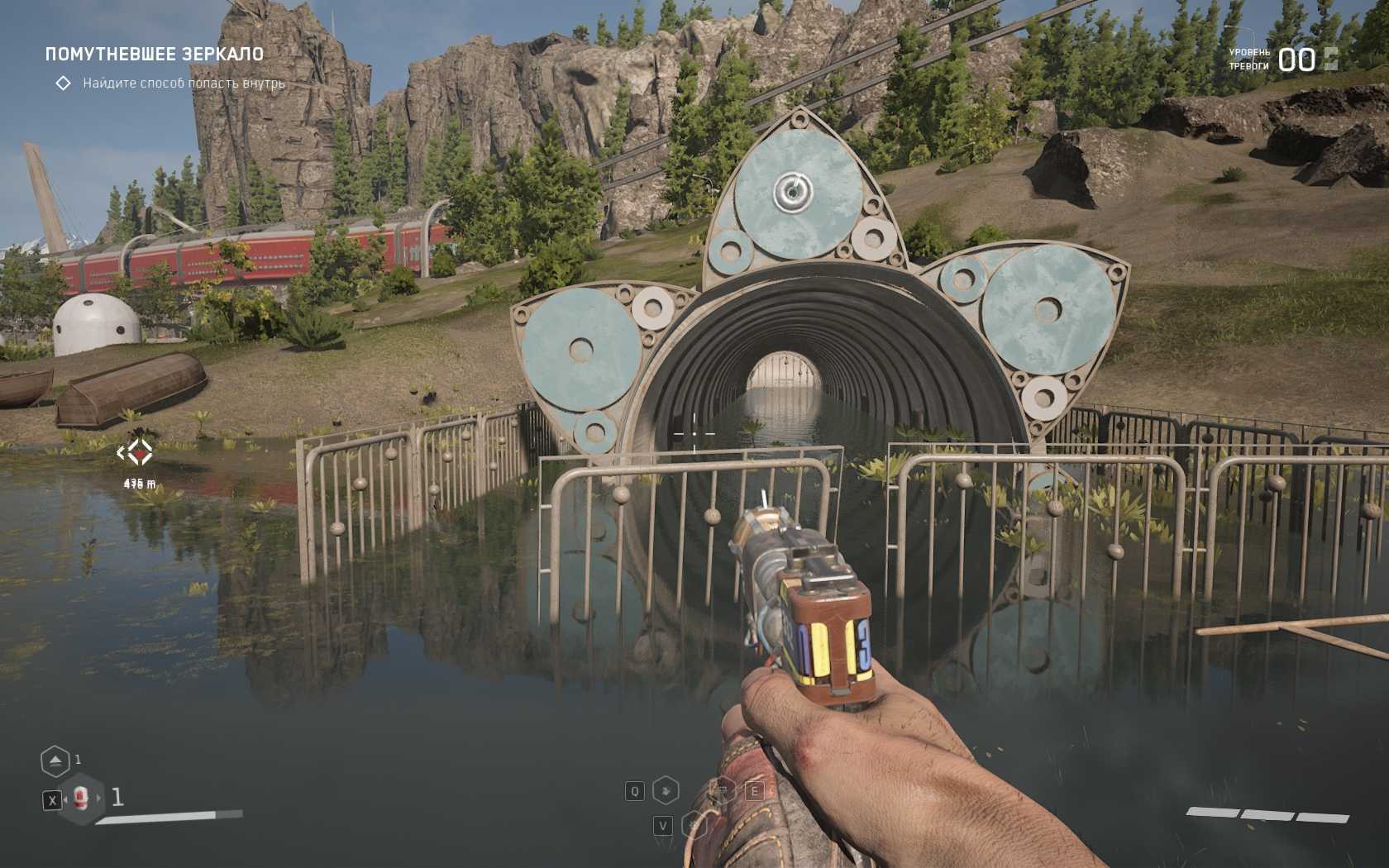This screenshot has width=1389, height=868.
Task: Activate the glove ability beside E
Action: click(x=724, y=790)
